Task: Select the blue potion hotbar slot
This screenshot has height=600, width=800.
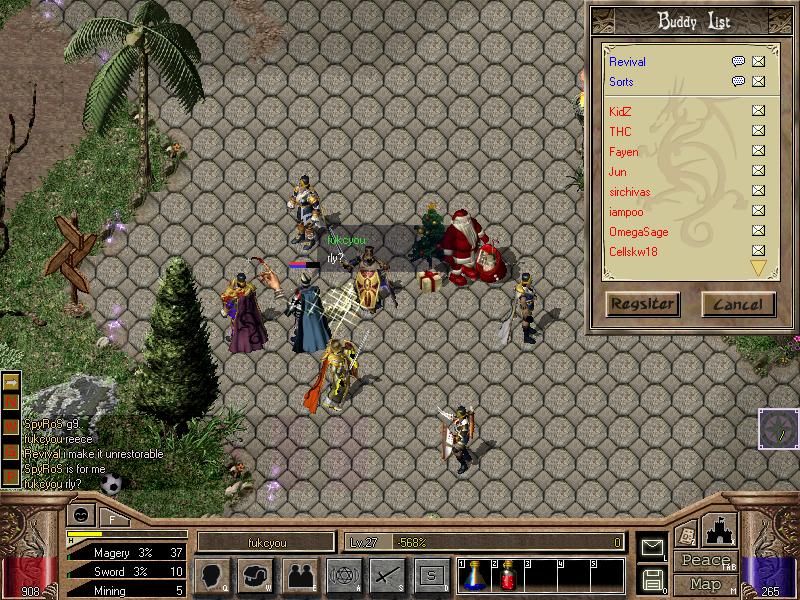Action: [x=477, y=576]
